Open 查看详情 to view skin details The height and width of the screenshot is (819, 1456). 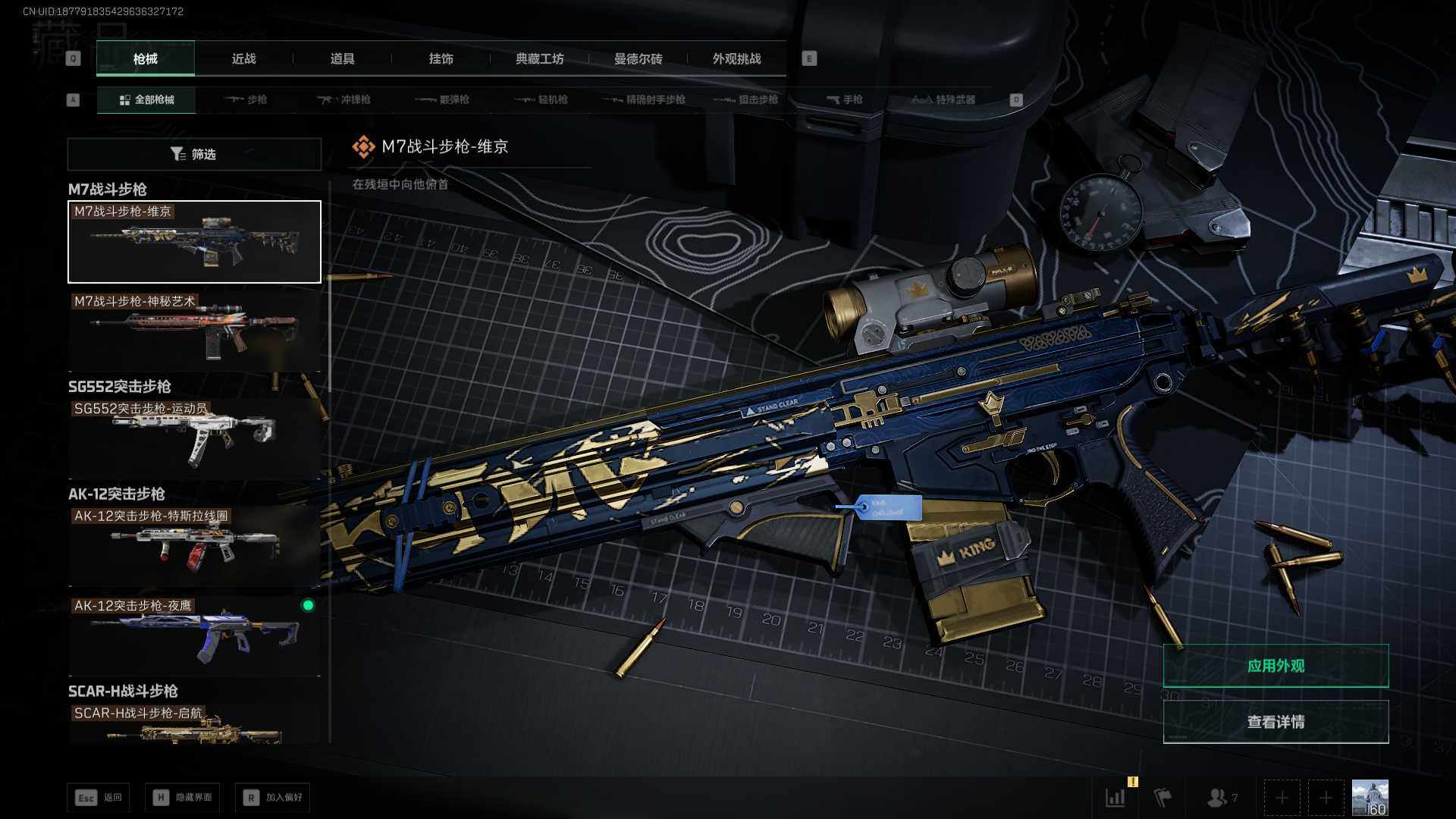pyautogui.click(x=1276, y=721)
